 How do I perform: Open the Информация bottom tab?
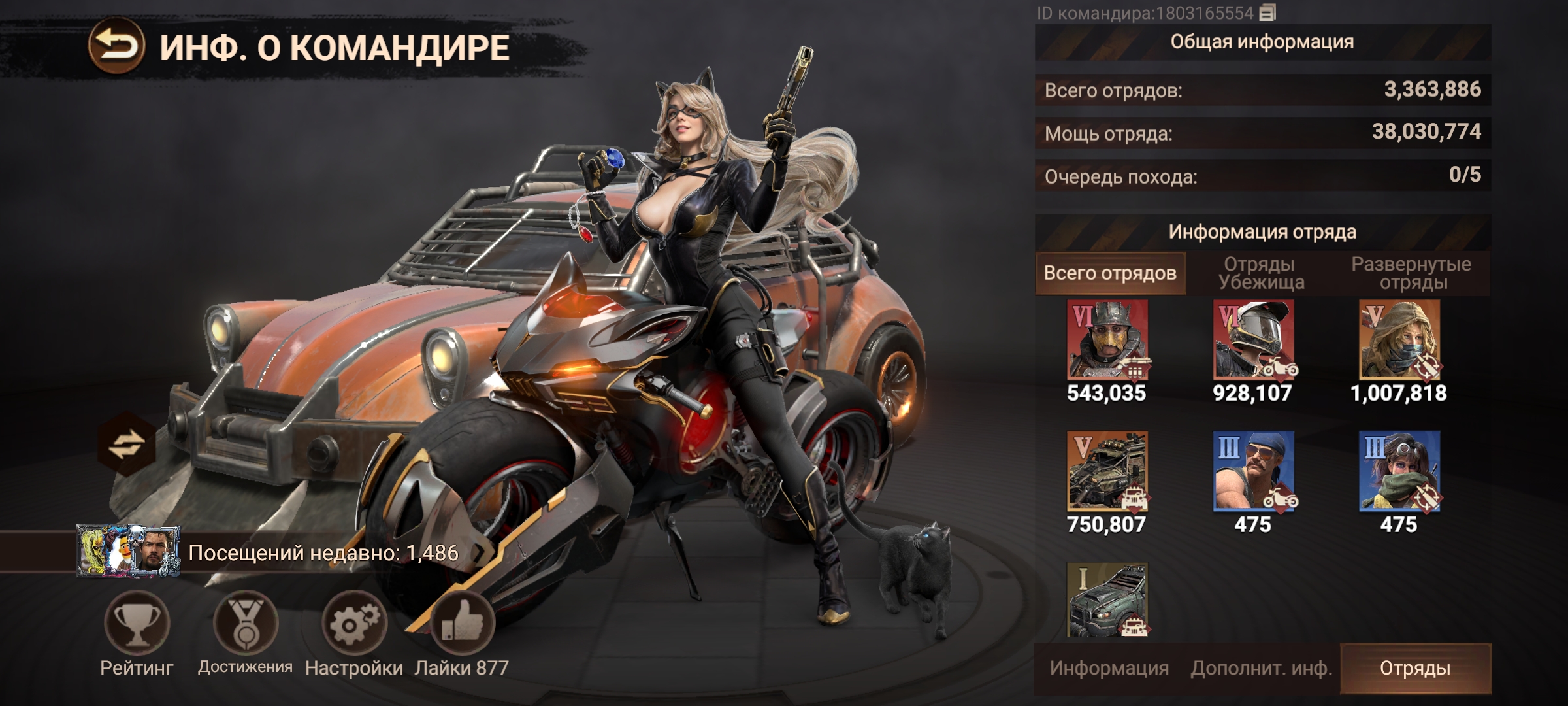coord(1109,668)
